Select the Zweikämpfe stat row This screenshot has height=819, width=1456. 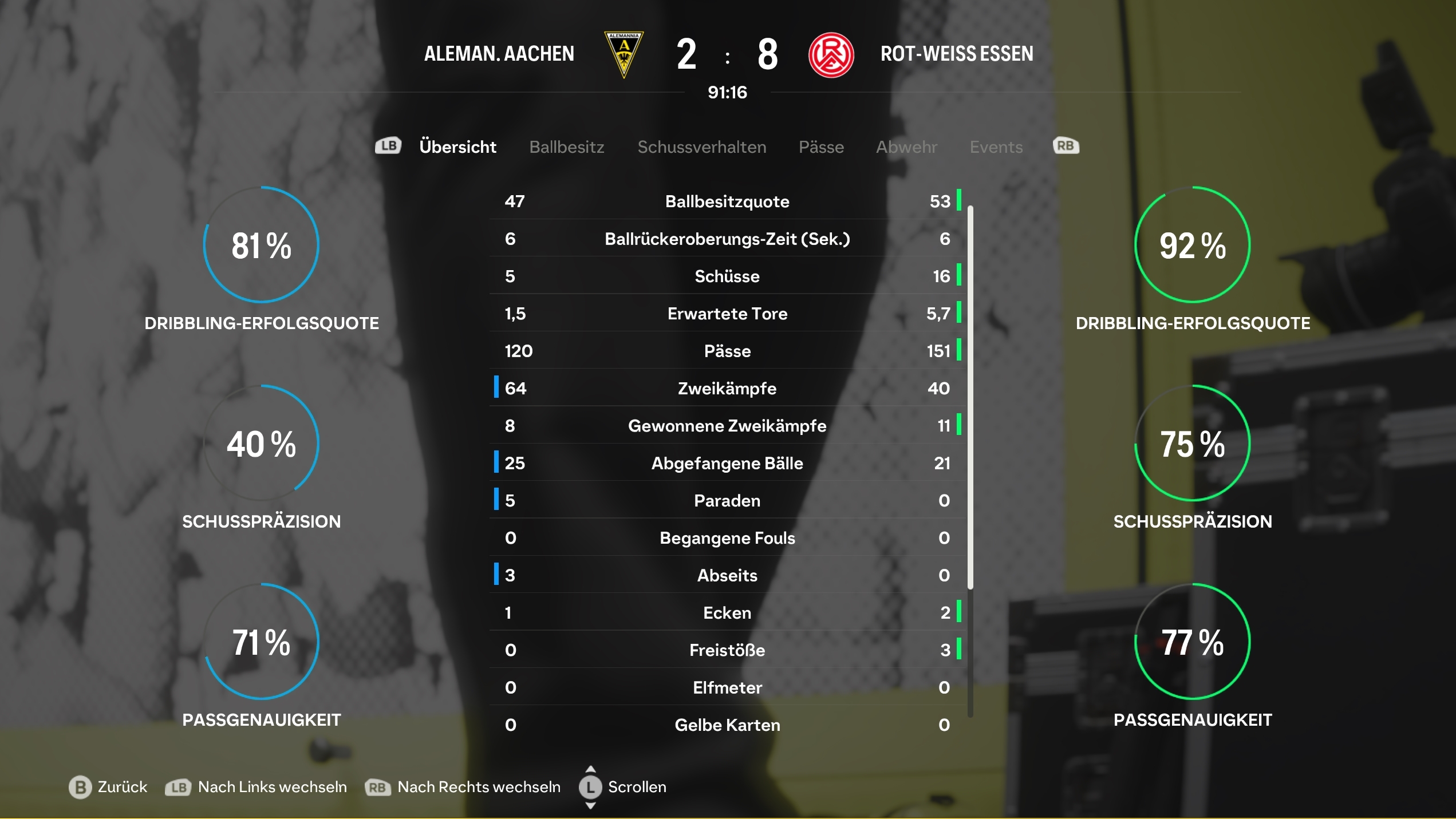point(727,389)
